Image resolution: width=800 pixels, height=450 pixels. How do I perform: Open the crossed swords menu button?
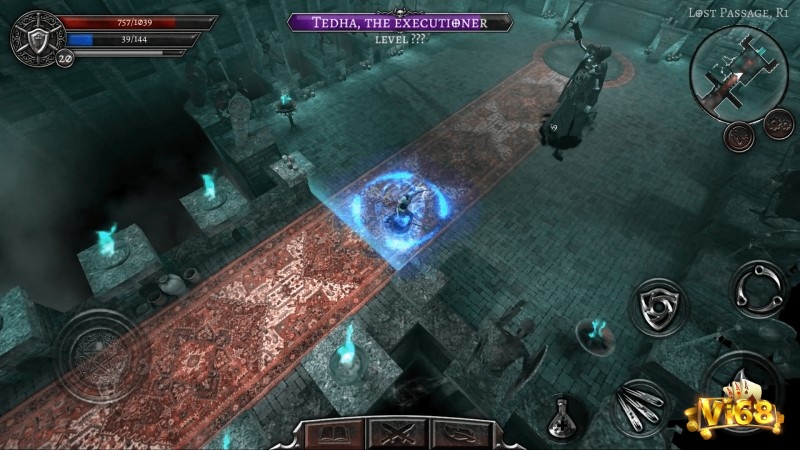[x=390, y=433]
